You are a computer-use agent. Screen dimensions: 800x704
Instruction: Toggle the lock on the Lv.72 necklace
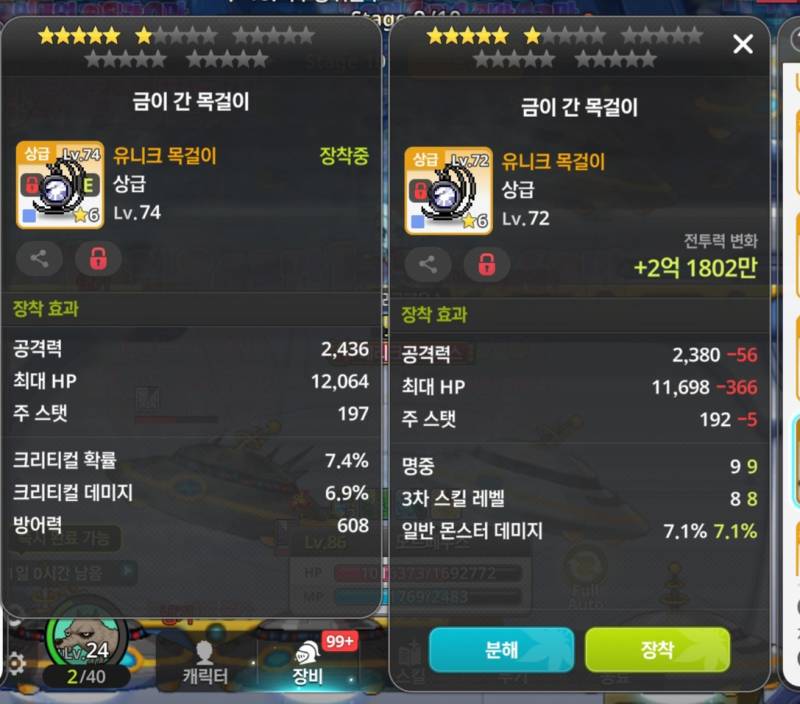pyautogui.click(x=486, y=265)
